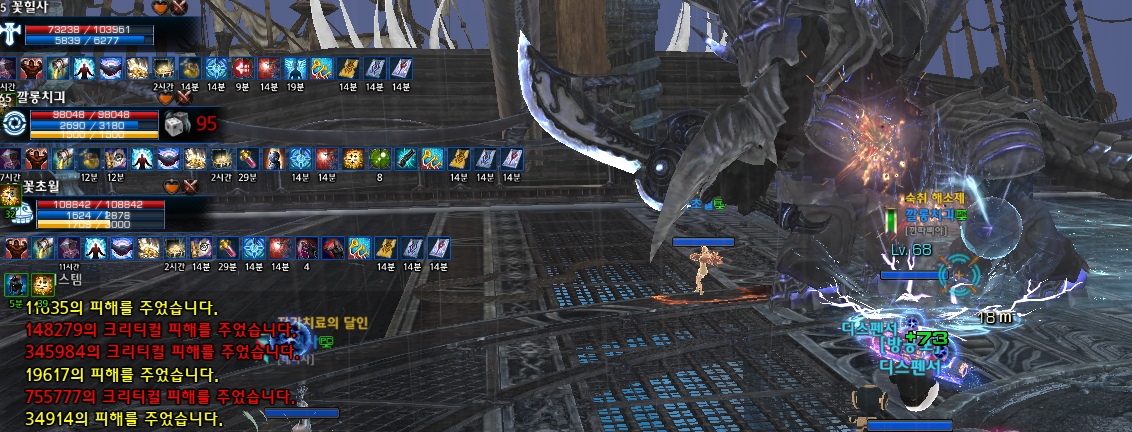The width and height of the screenshot is (1132, 432).
Task: Inspect the winged figure buff with 19분 timer
Action: tap(294, 69)
